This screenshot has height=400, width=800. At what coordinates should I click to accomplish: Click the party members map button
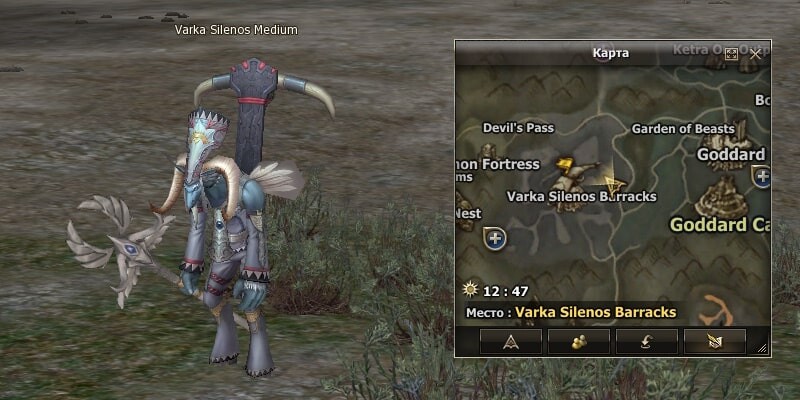(x=579, y=341)
